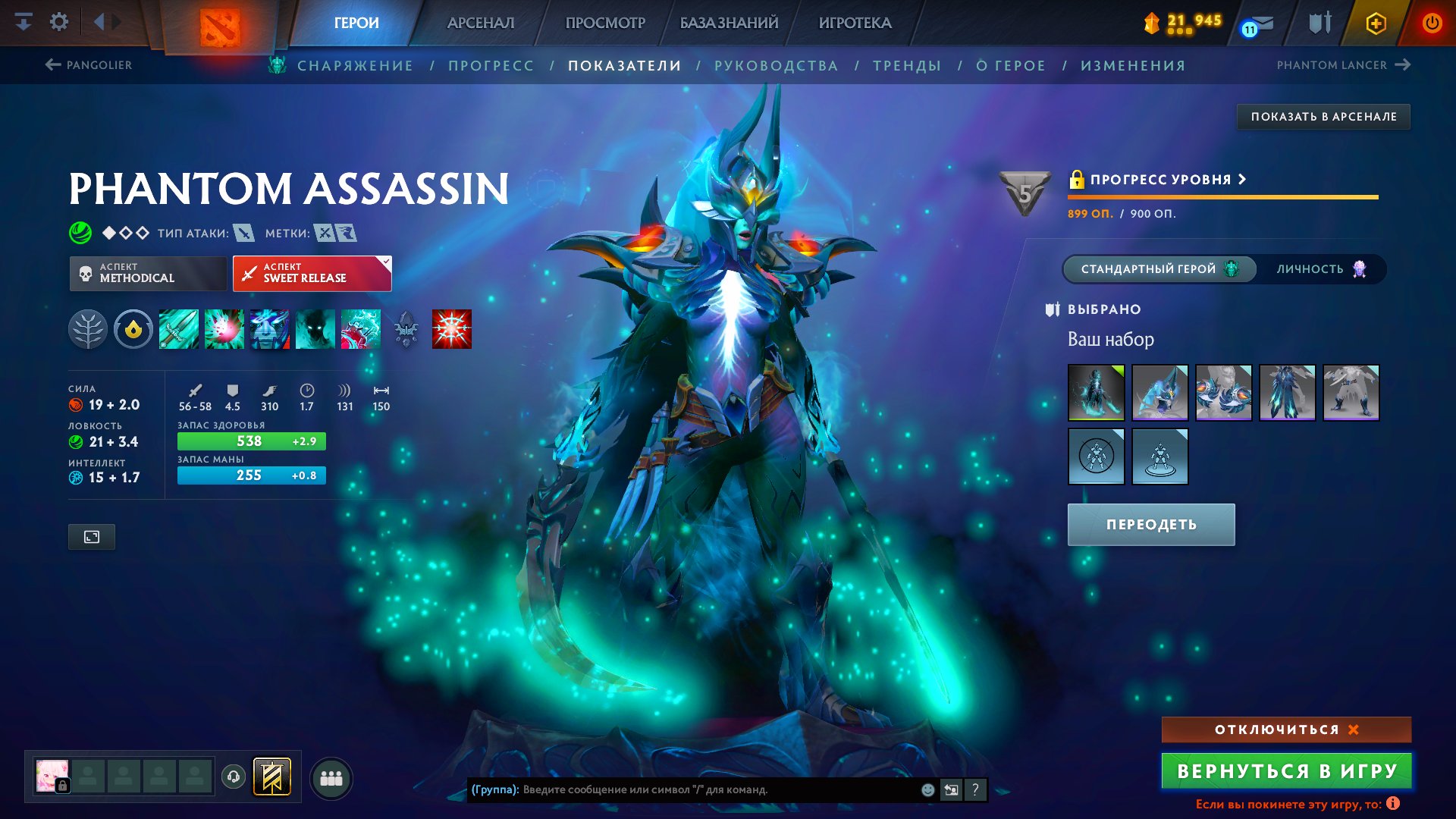Click the talent tree branch icon

89,328
